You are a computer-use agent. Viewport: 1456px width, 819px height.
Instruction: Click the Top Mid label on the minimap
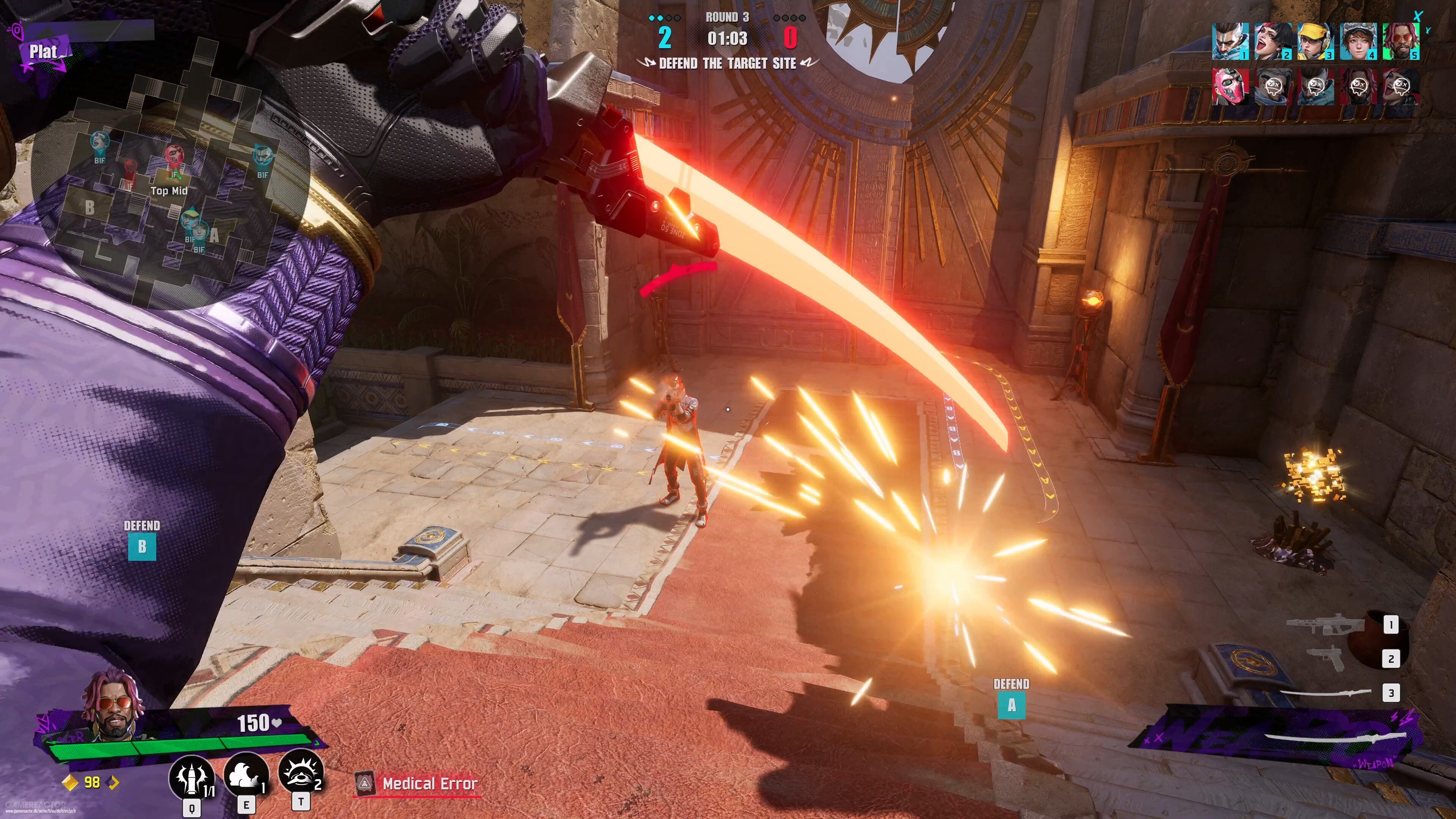coord(169,191)
